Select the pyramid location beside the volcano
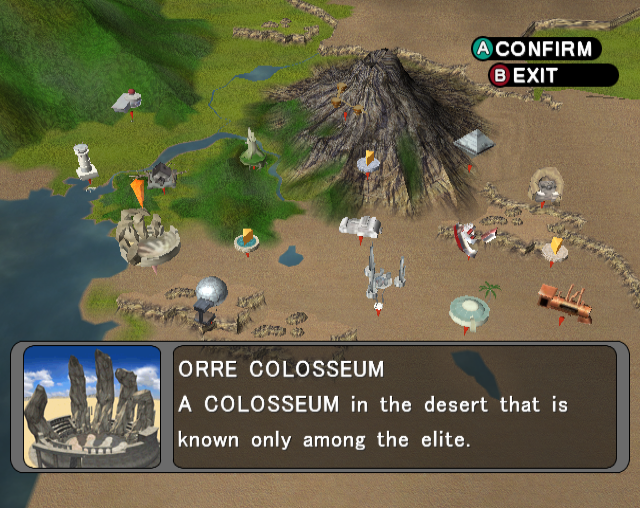 click(x=474, y=142)
